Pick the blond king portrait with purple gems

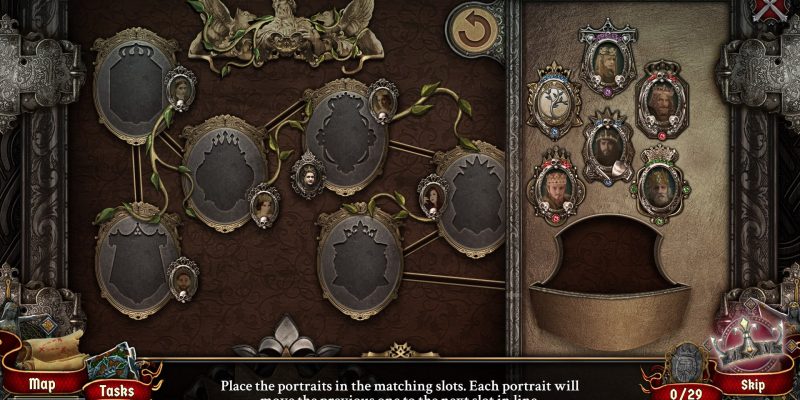click(x=608, y=56)
